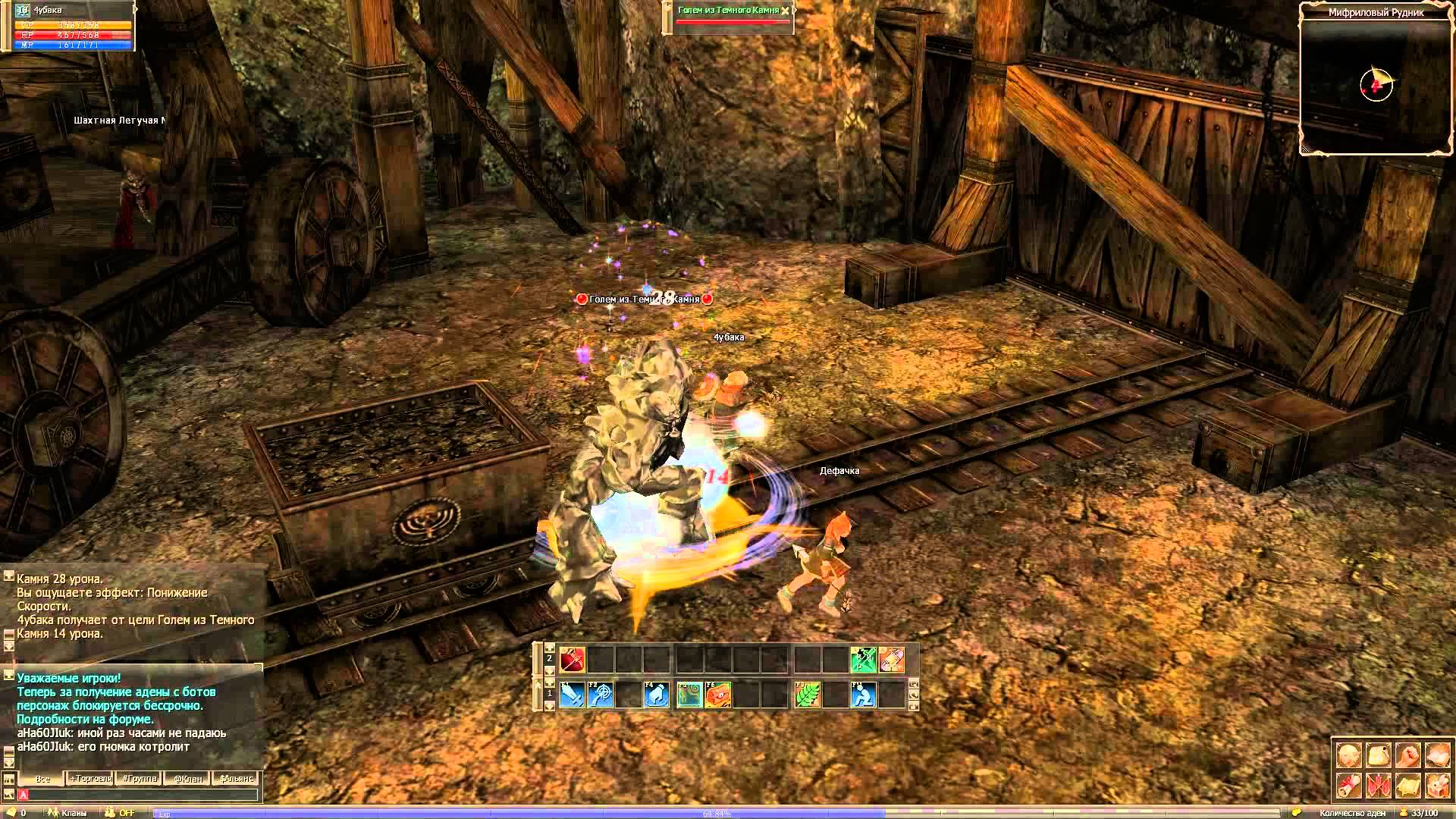The height and width of the screenshot is (819, 1456).
Task: Open the character status elf-face icon
Action: 1348,755
